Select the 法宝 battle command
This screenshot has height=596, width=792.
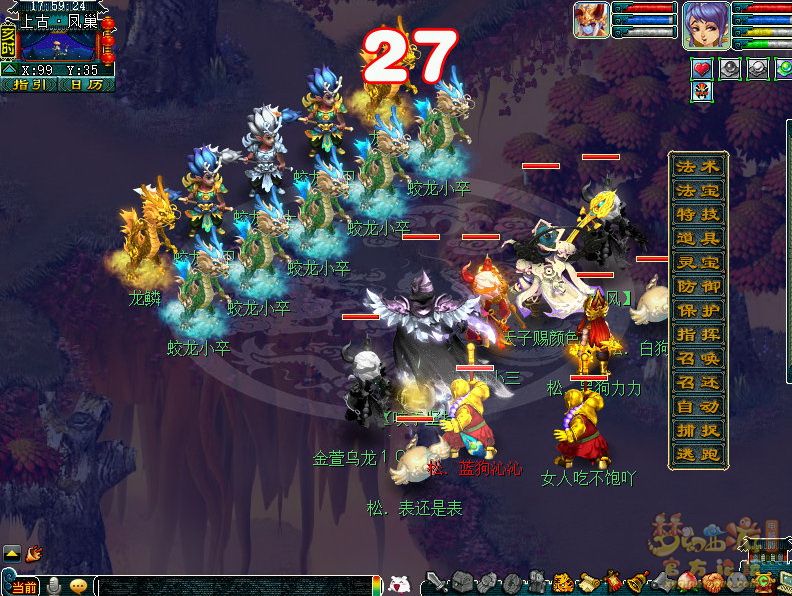698,191
